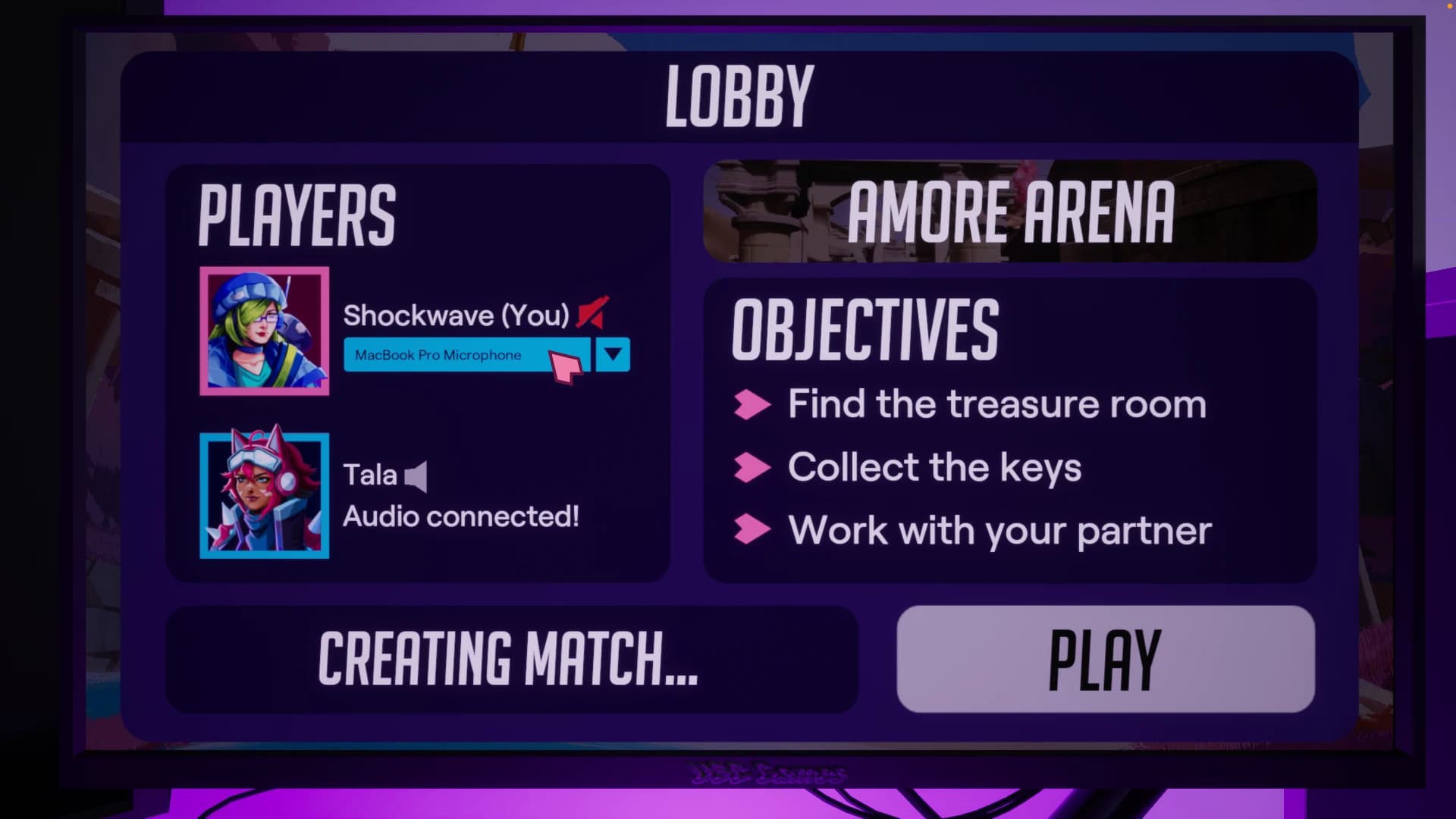Screen dimensions: 1456x819
Task: Click the pink arrow beside Collect the keys
Action: (x=752, y=467)
